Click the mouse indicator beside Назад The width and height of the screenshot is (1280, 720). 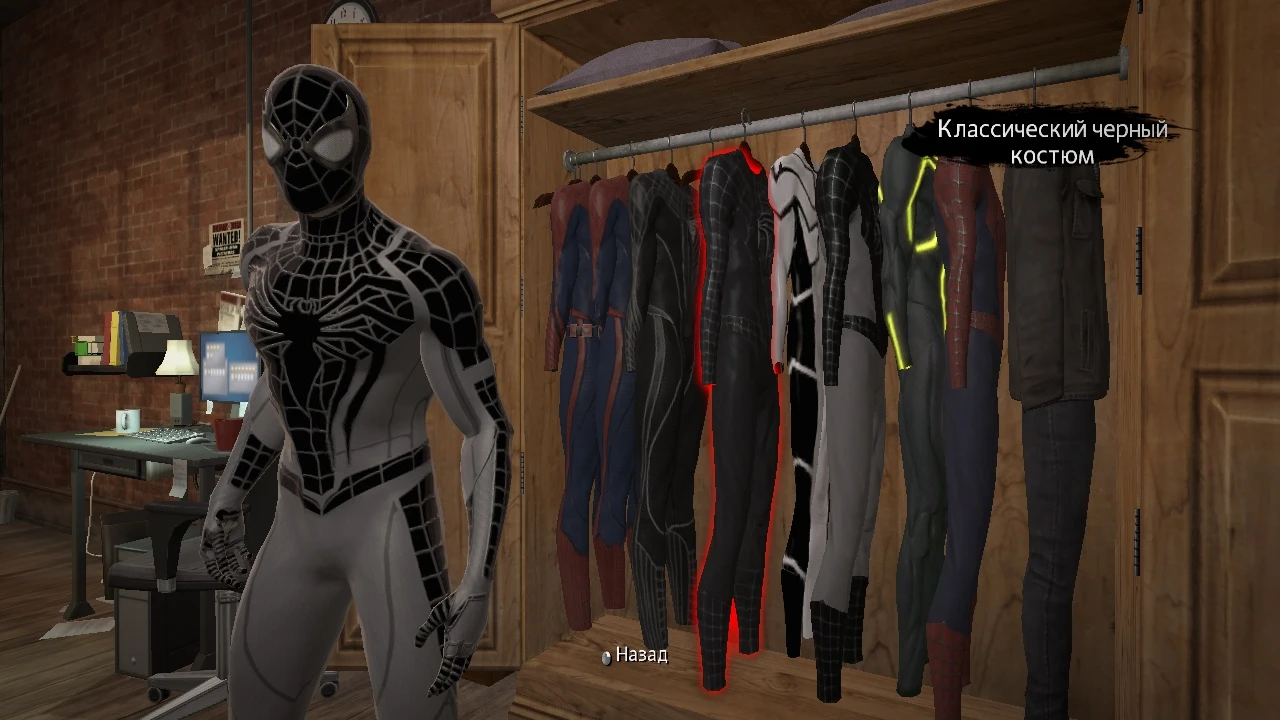605,658
